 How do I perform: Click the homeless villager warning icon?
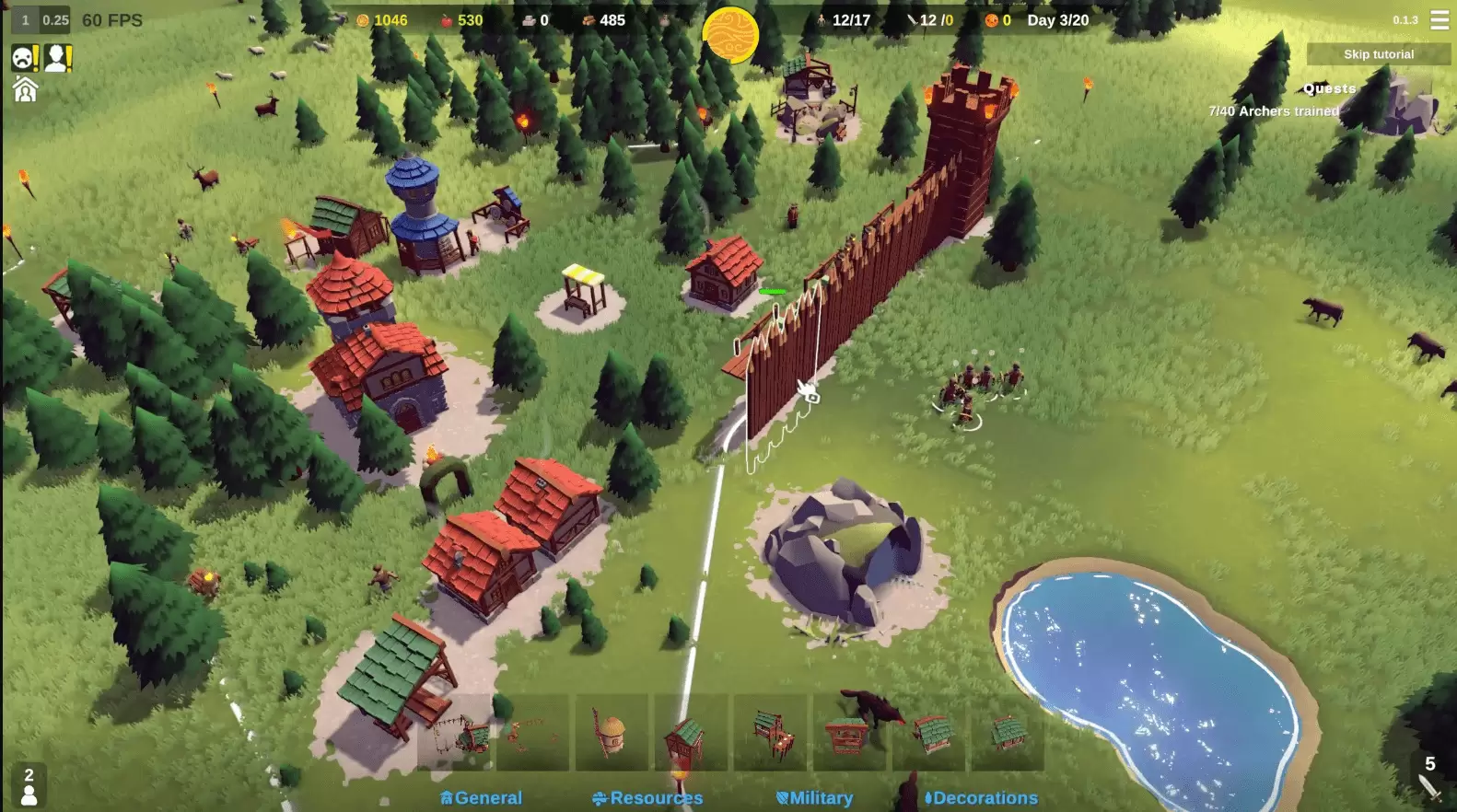point(57,57)
